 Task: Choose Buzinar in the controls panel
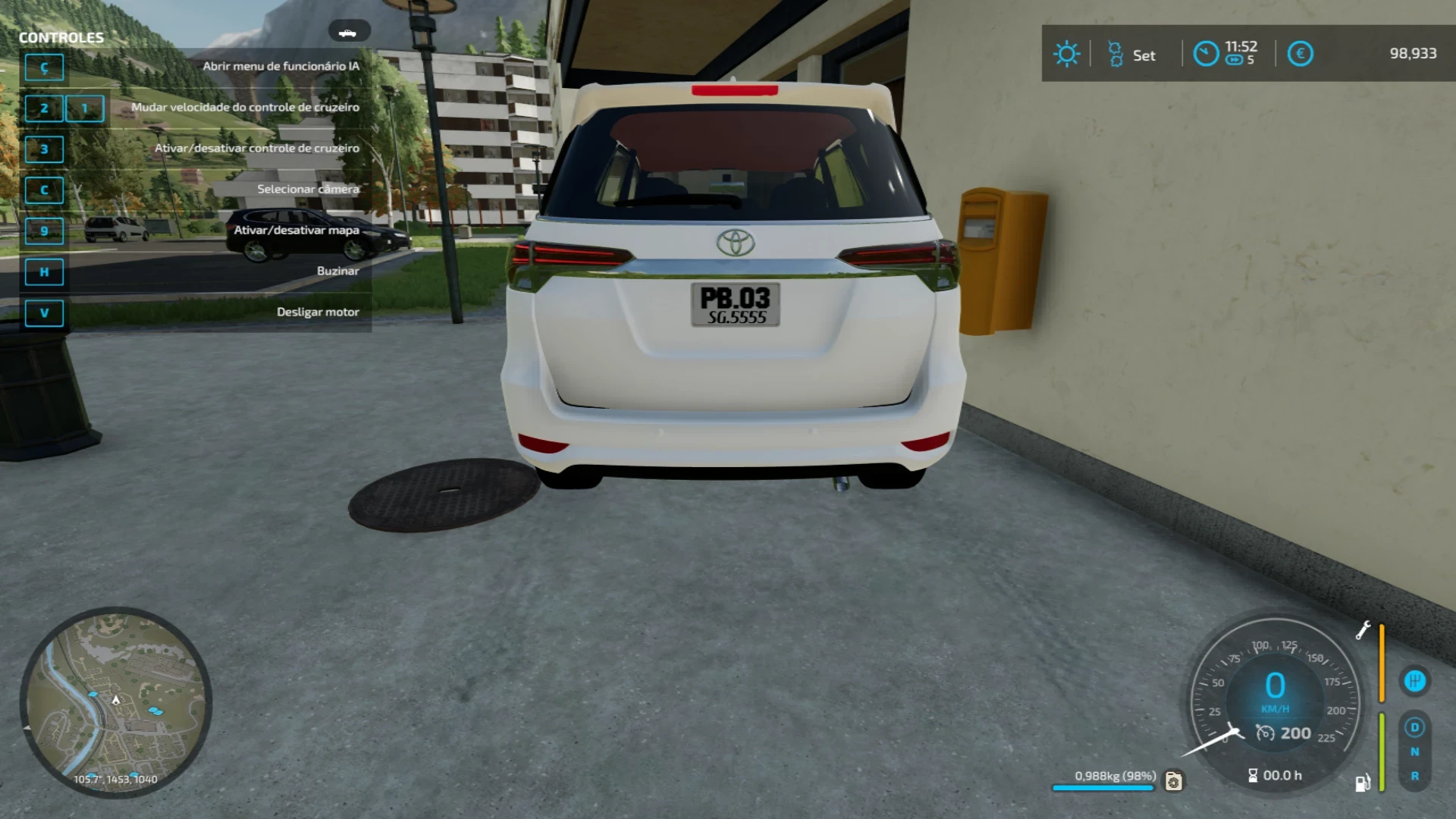tap(337, 271)
